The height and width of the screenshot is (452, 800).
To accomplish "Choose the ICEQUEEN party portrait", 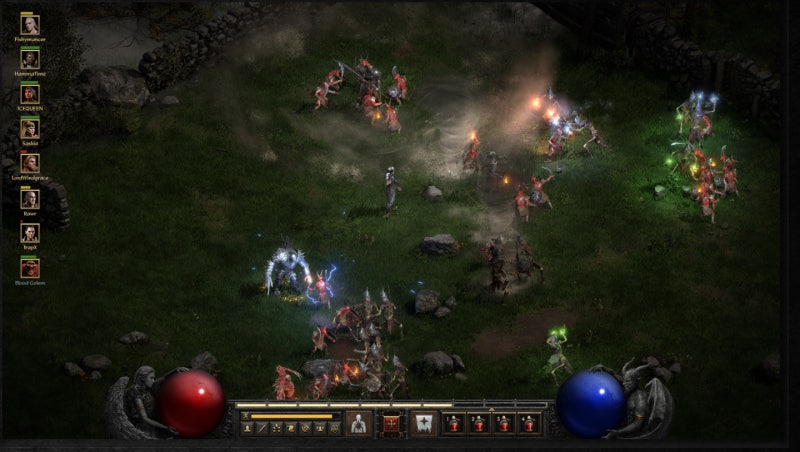I will (x=30, y=94).
